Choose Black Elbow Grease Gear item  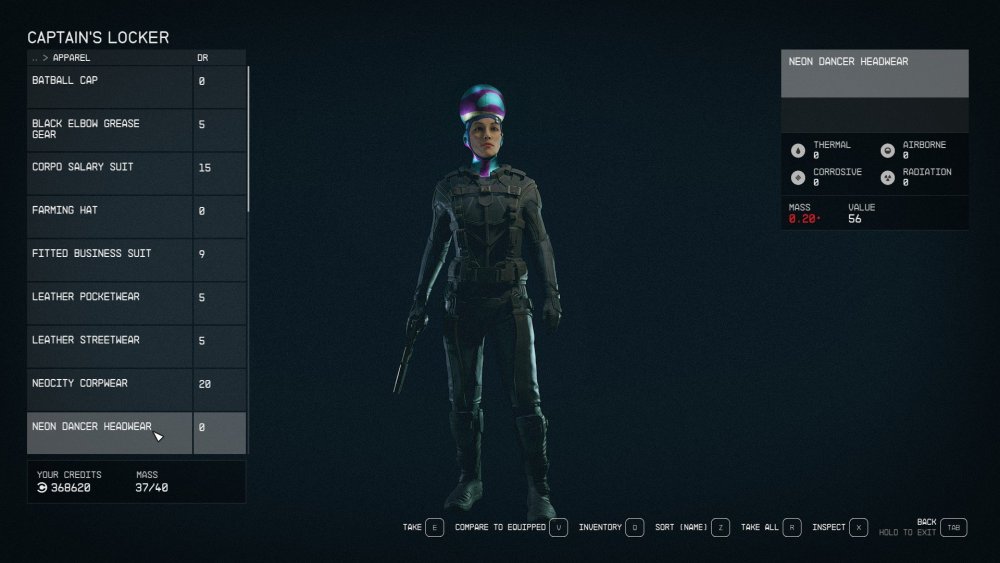(x=110, y=129)
